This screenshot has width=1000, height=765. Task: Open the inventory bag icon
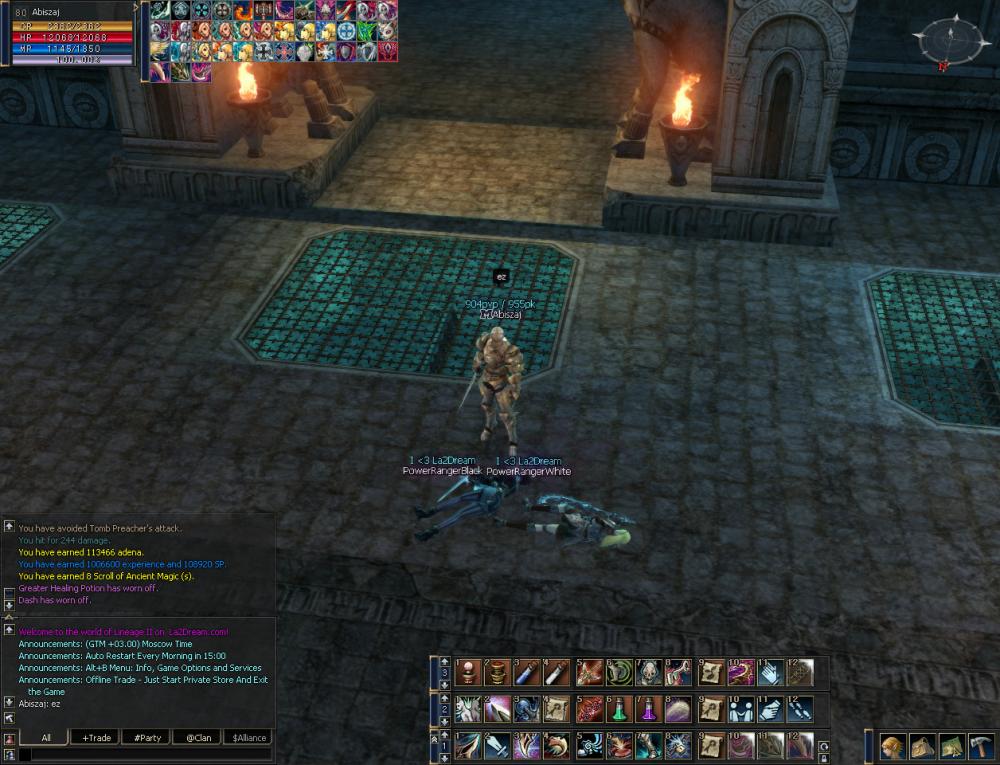(x=922, y=746)
